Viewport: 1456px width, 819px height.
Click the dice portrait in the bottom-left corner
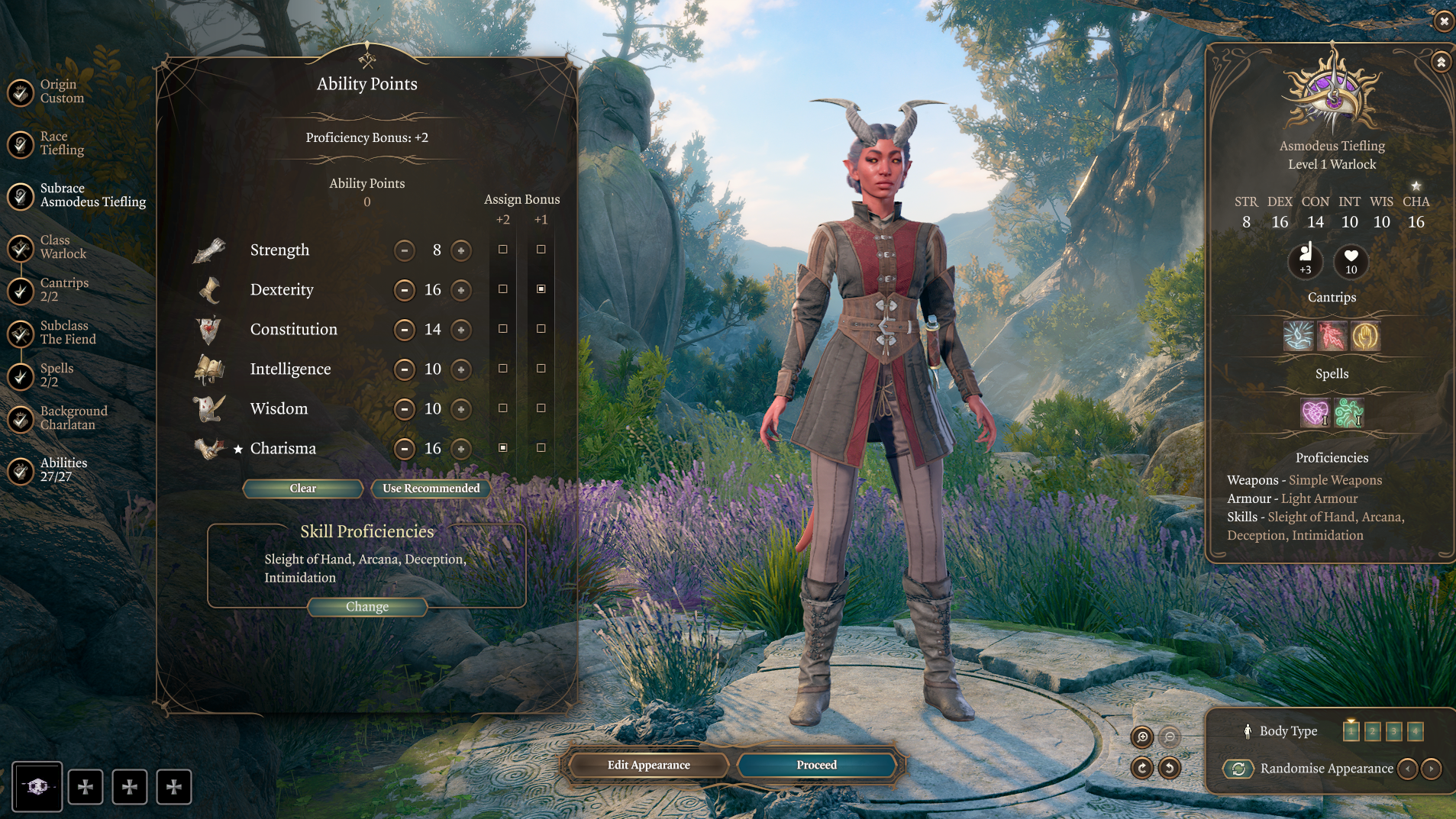coord(37,786)
